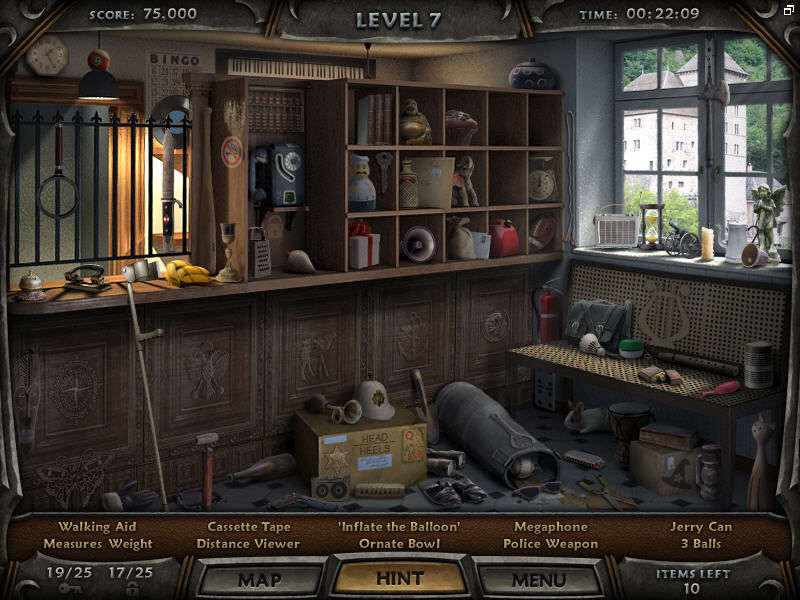The height and width of the screenshot is (600, 800).
Task: Use the HINT button
Action: point(399,578)
